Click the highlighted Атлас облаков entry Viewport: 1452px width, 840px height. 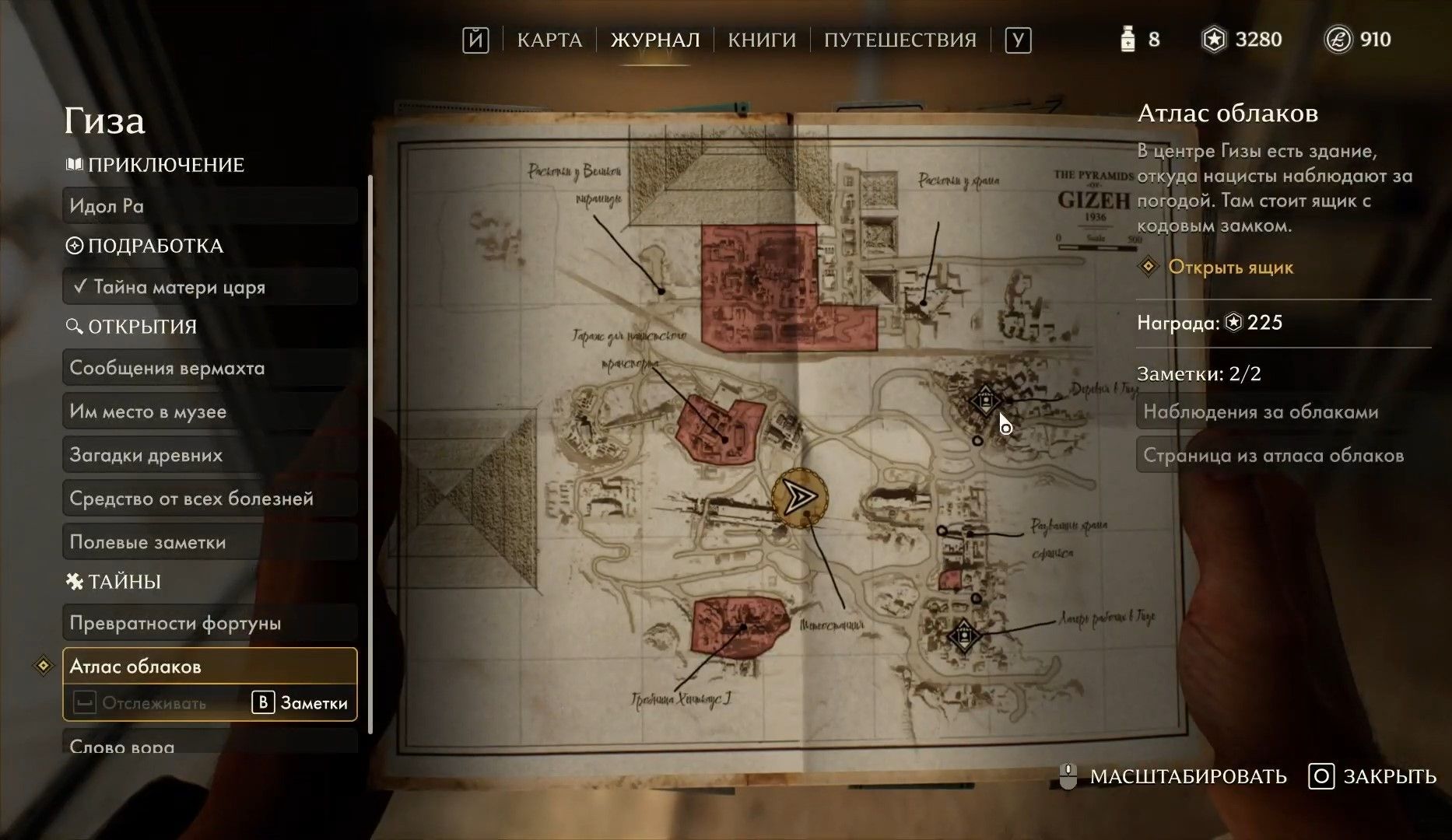coord(209,667)
